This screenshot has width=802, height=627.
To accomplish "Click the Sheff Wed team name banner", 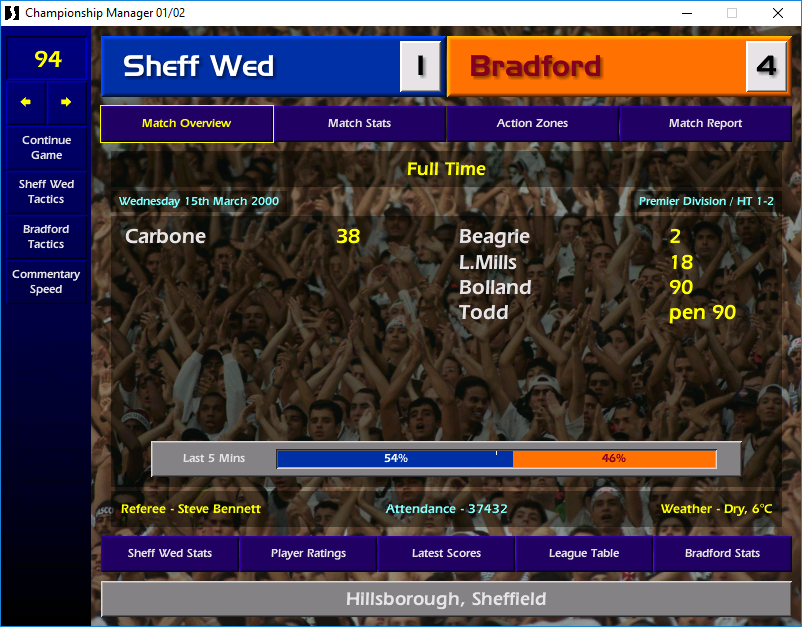I will [x=250, y=67].
